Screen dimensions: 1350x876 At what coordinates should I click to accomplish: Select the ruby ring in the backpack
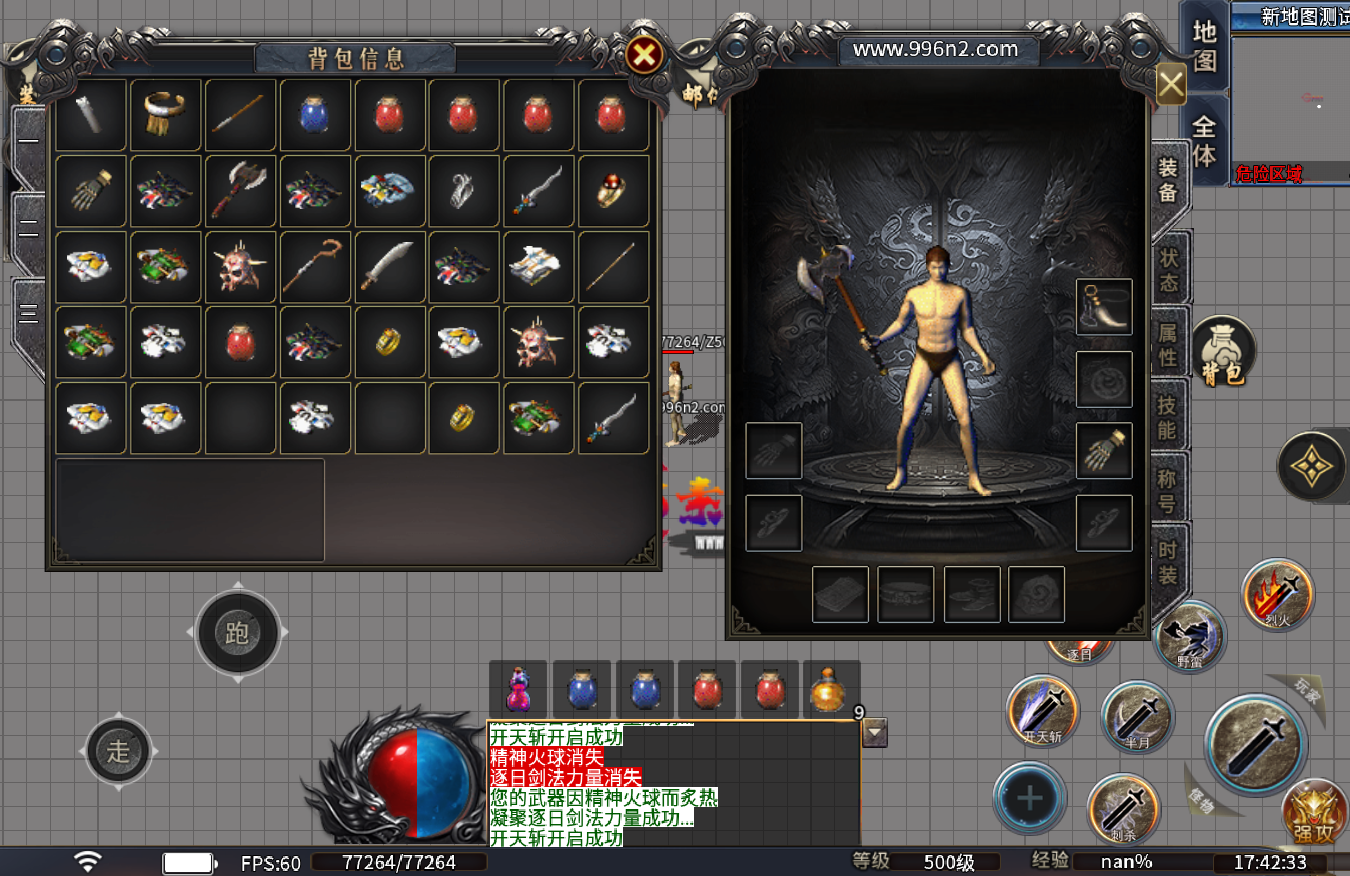tap(613, 191)
